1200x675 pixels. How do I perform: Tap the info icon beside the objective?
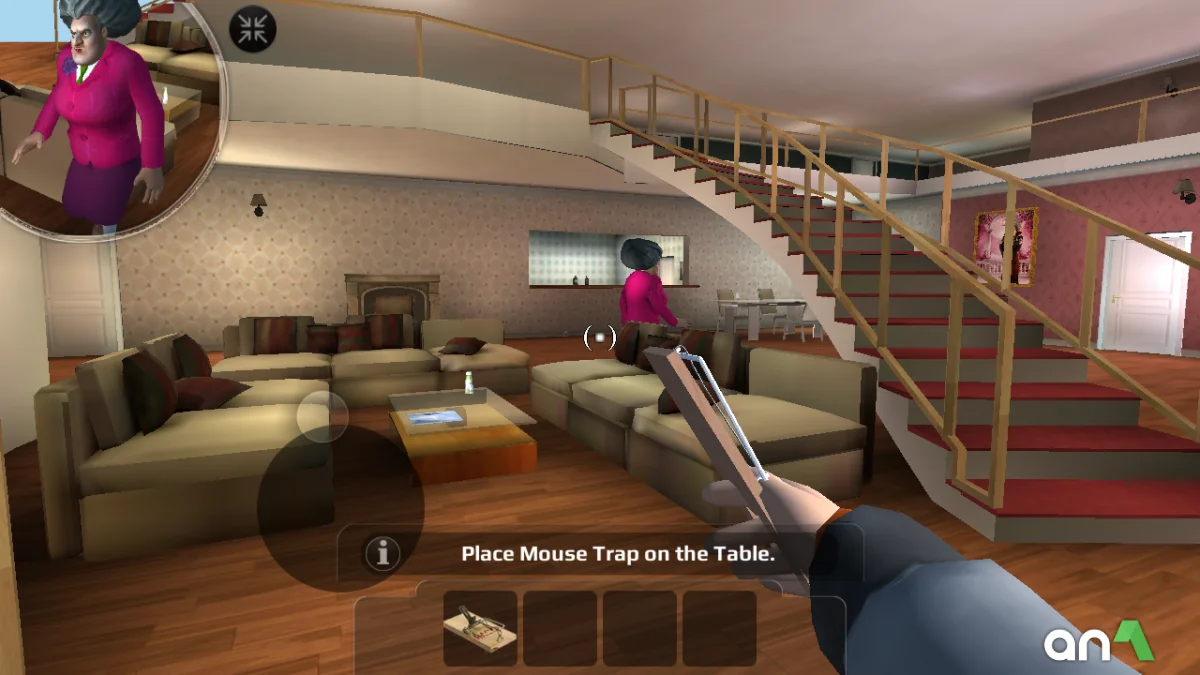click(x=382, y=553)
